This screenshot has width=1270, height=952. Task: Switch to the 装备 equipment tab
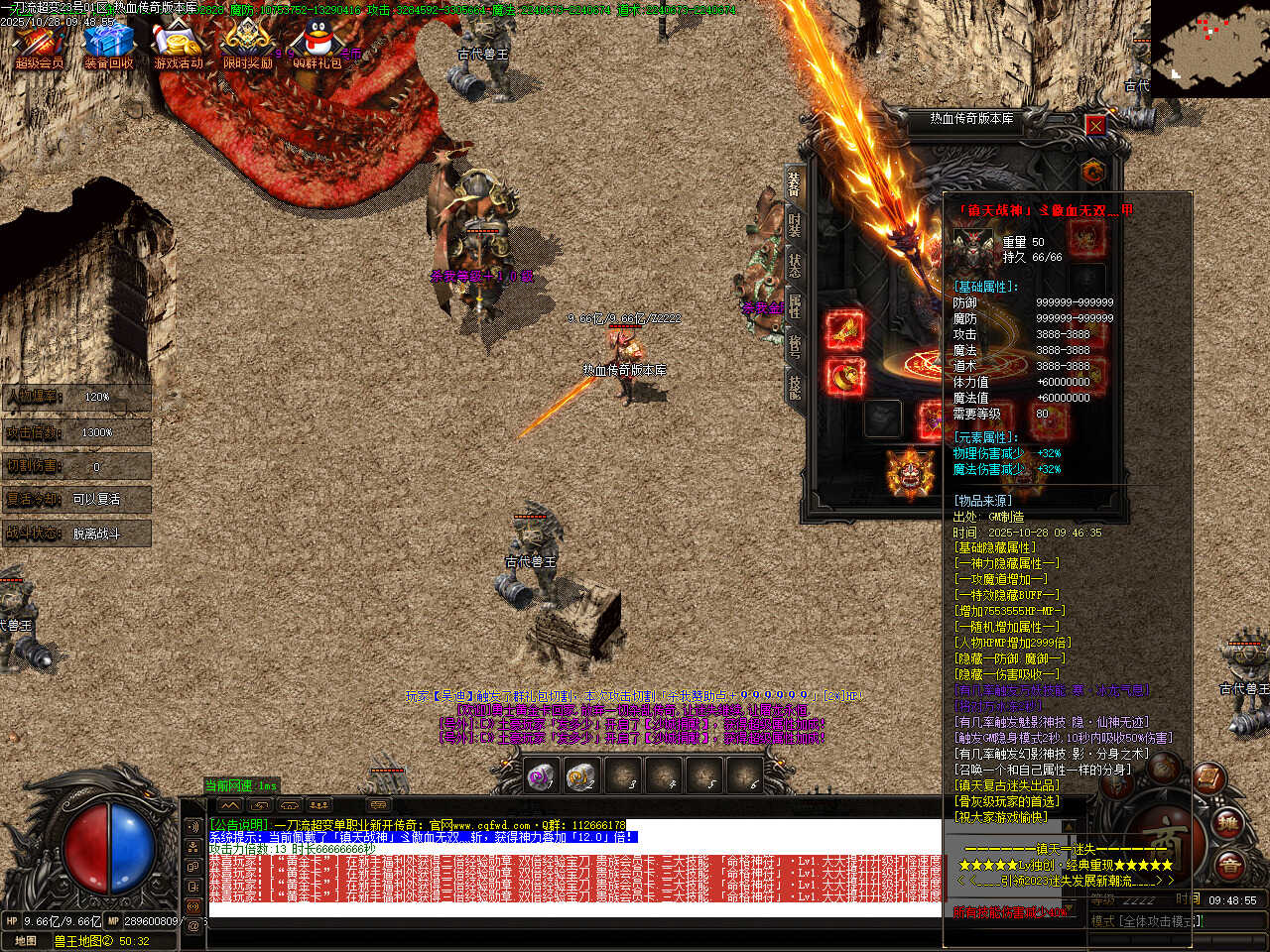click(794, 183)
